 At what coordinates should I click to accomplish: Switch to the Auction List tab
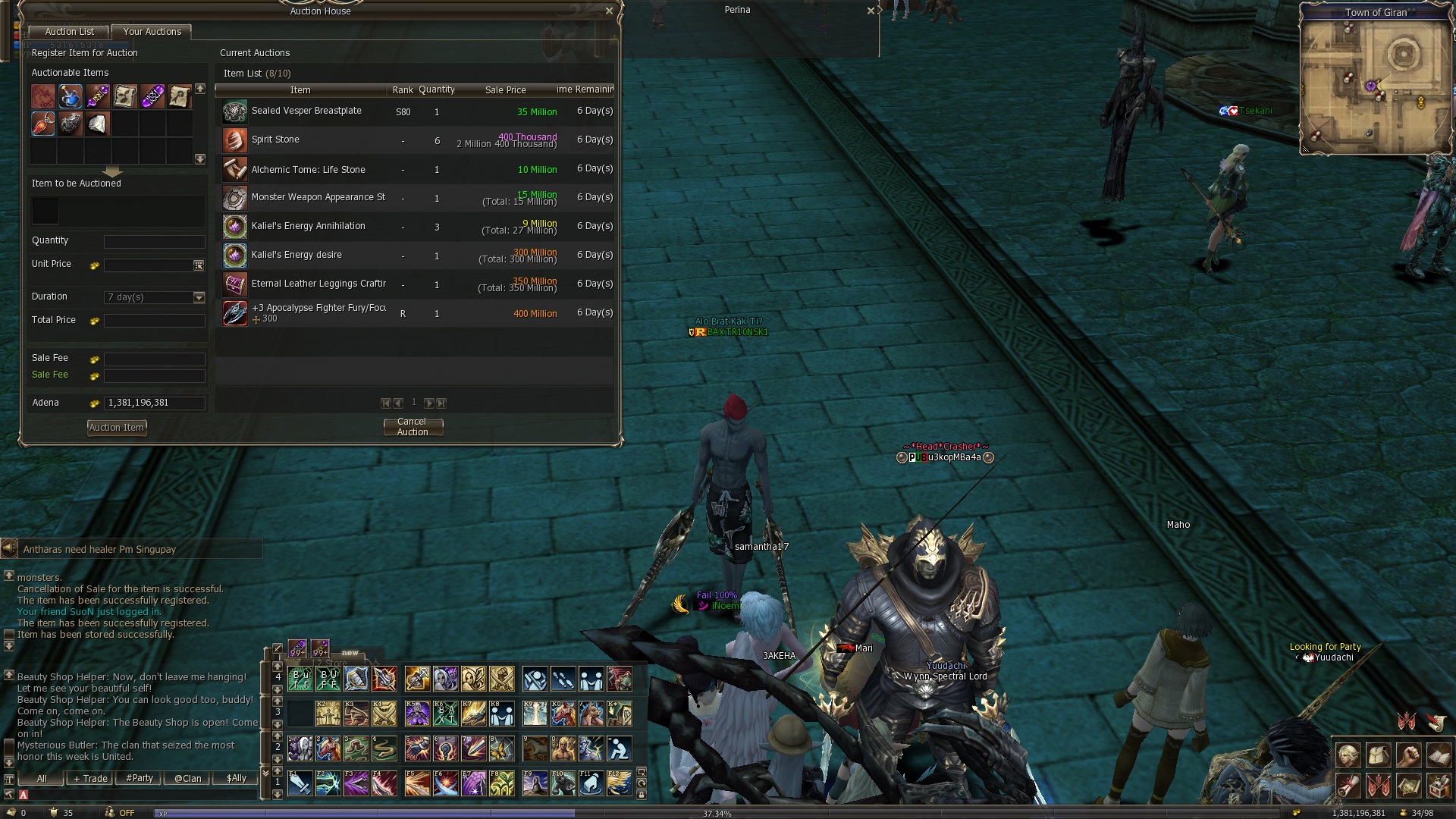[69, 32]
